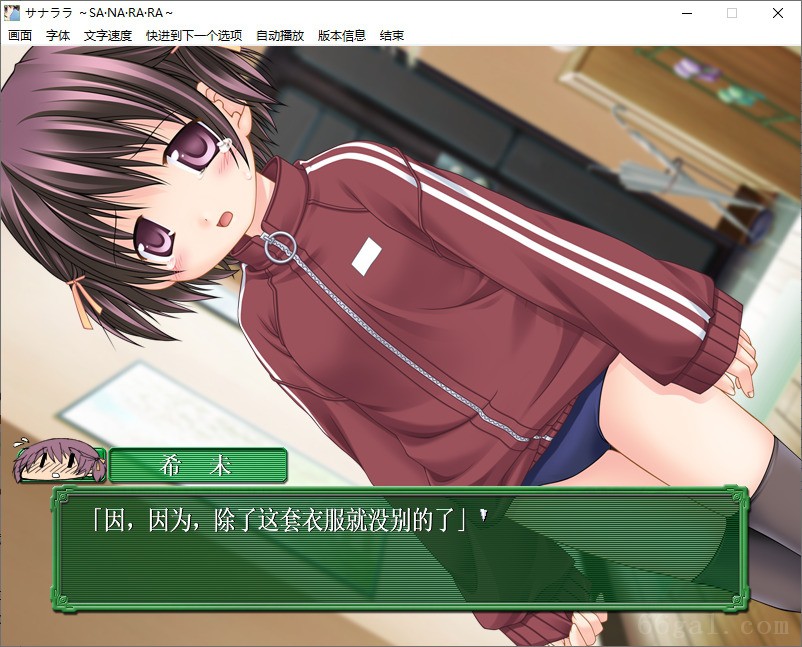802x647 pixels.
Task: Toggle 自动播放 auto-play
Action: point(280,35)
